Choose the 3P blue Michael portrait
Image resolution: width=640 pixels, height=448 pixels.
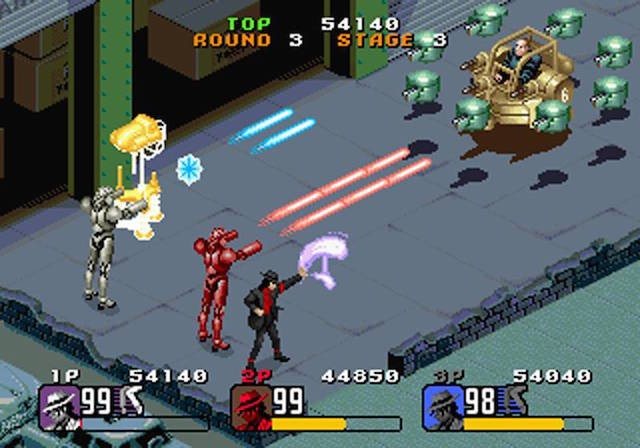(x=443, y=403)
